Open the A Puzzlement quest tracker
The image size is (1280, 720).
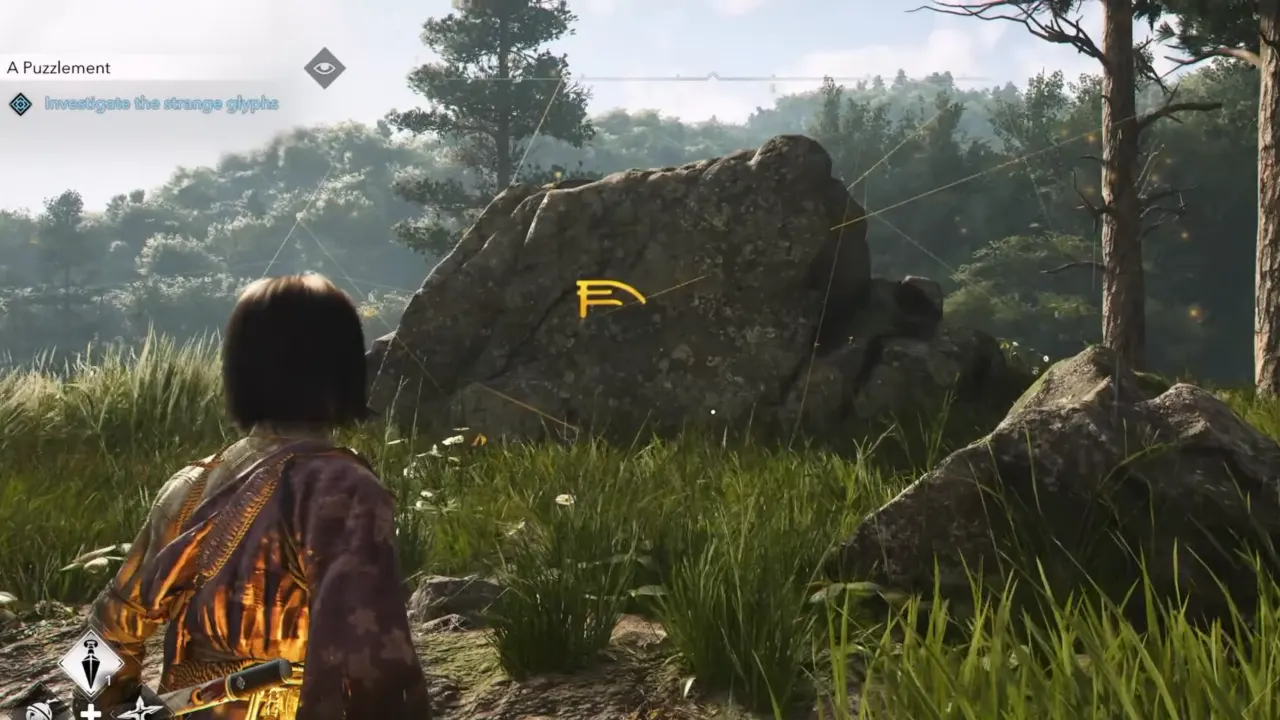click(x=59, y=68)
